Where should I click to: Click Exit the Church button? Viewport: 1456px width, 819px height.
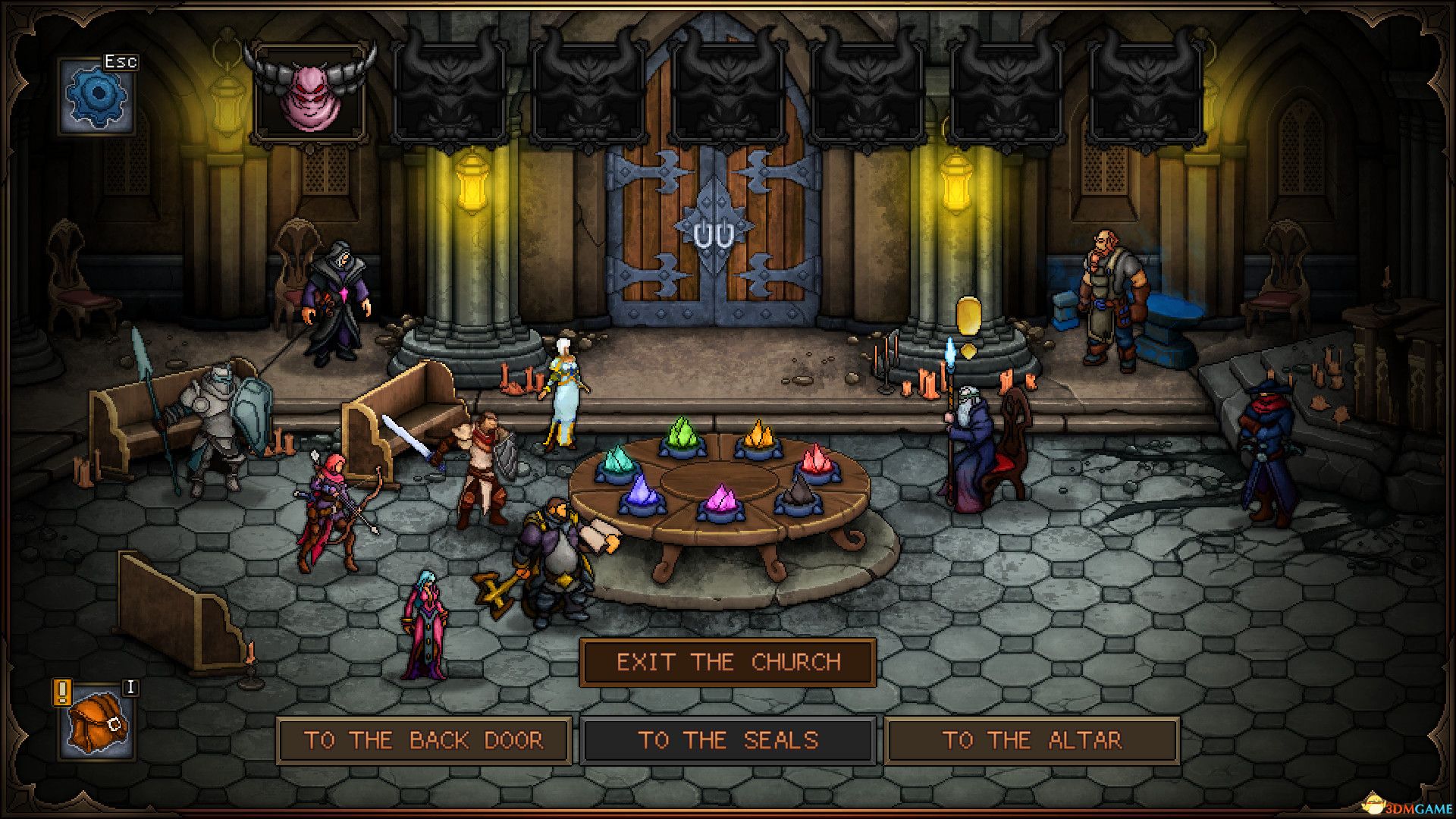(x=728, y=663)
